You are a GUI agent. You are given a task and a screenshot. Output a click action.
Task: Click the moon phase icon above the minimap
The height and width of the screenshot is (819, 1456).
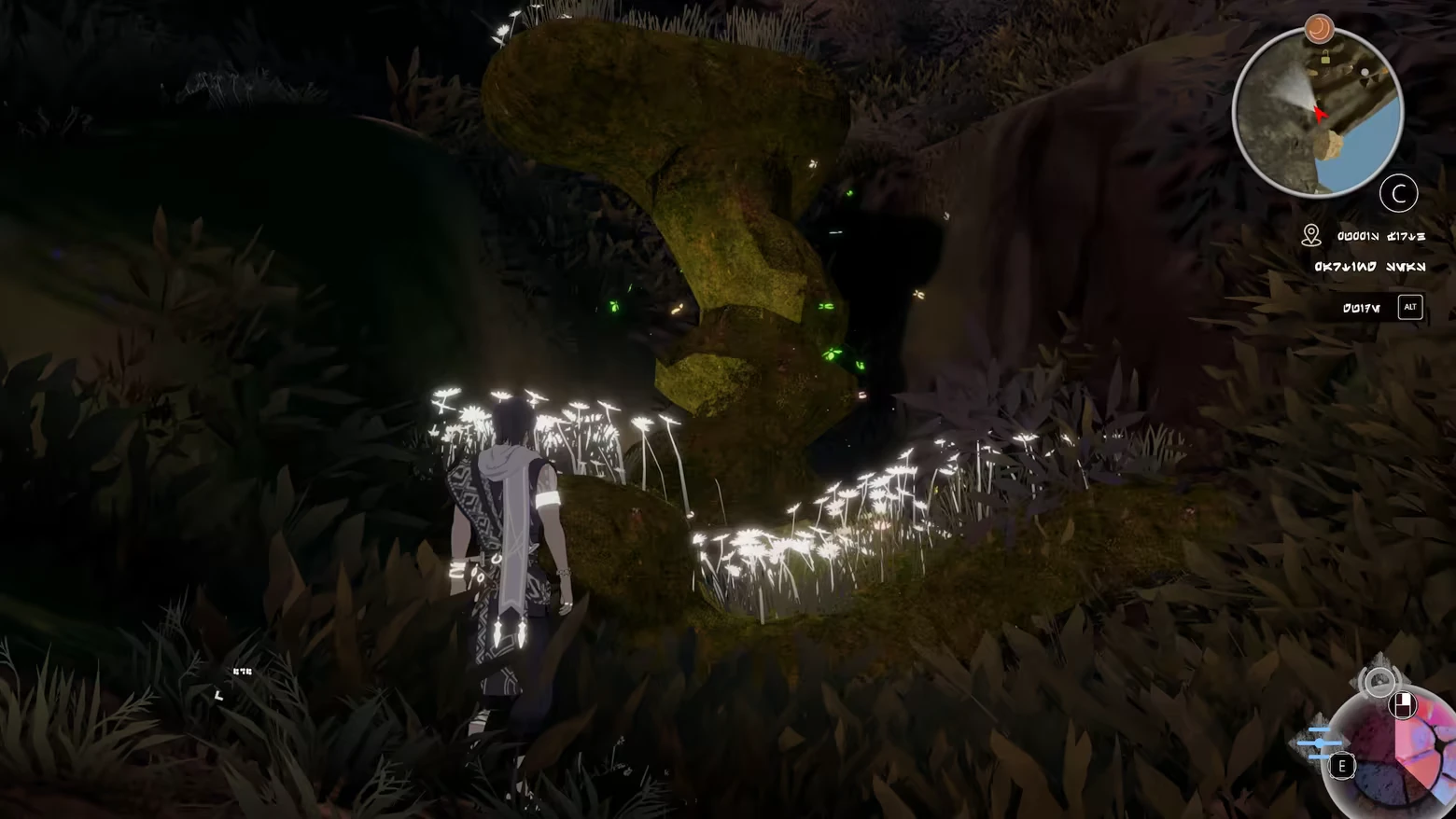(1318, 28)
